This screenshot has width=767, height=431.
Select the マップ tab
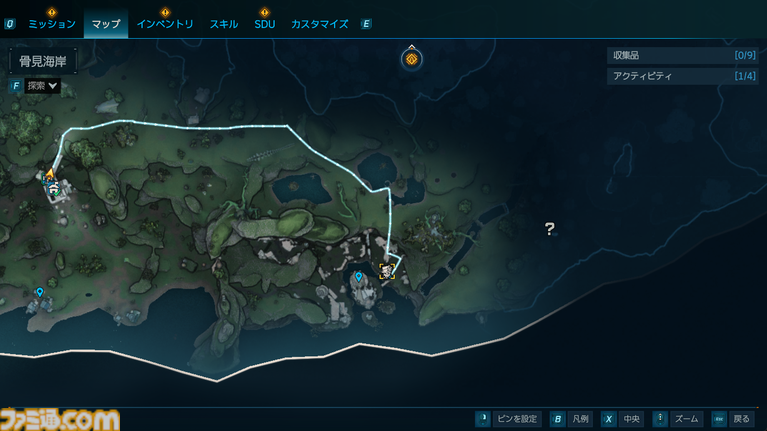pyautogui.click(x=105, y=23)
